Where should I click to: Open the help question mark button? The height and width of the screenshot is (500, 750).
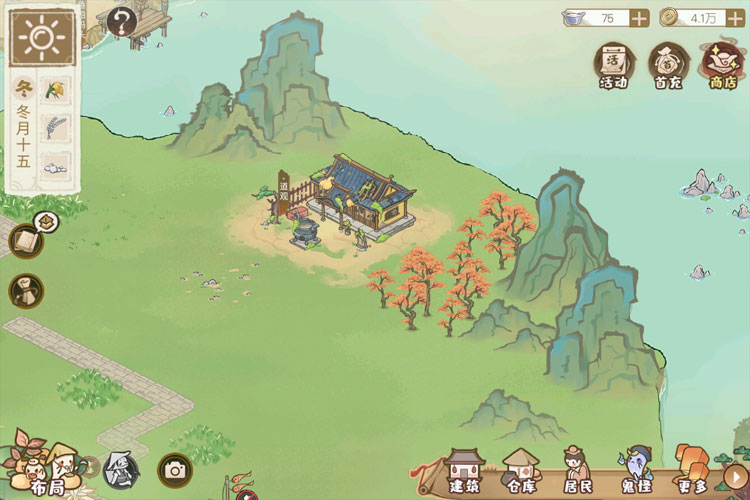pyautogui.click(x=121, y=21)
